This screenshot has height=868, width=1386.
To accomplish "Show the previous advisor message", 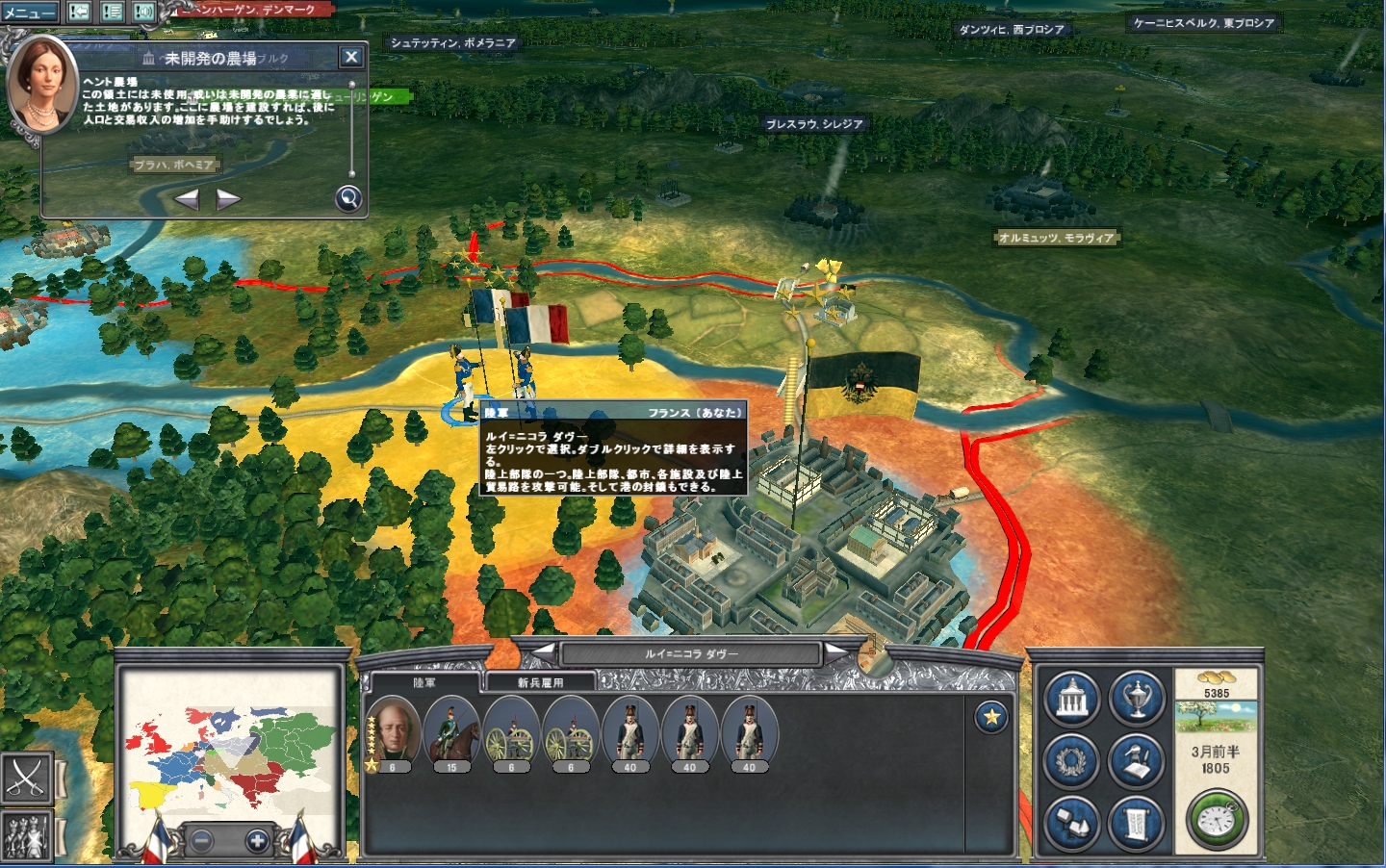I will pyautogui.click(x=187, y=199).
